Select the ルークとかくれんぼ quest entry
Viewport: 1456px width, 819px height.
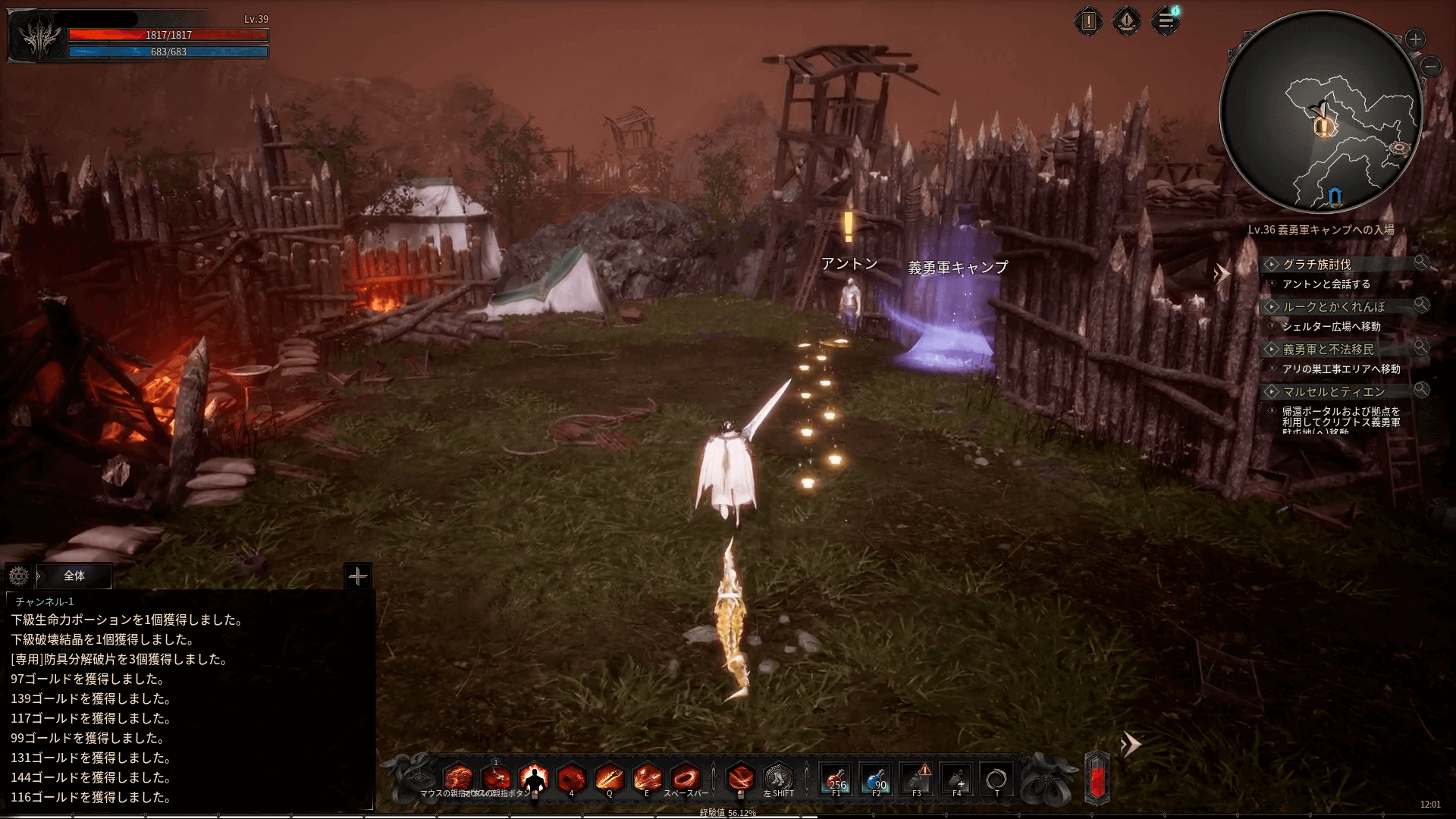(1333, 306)
